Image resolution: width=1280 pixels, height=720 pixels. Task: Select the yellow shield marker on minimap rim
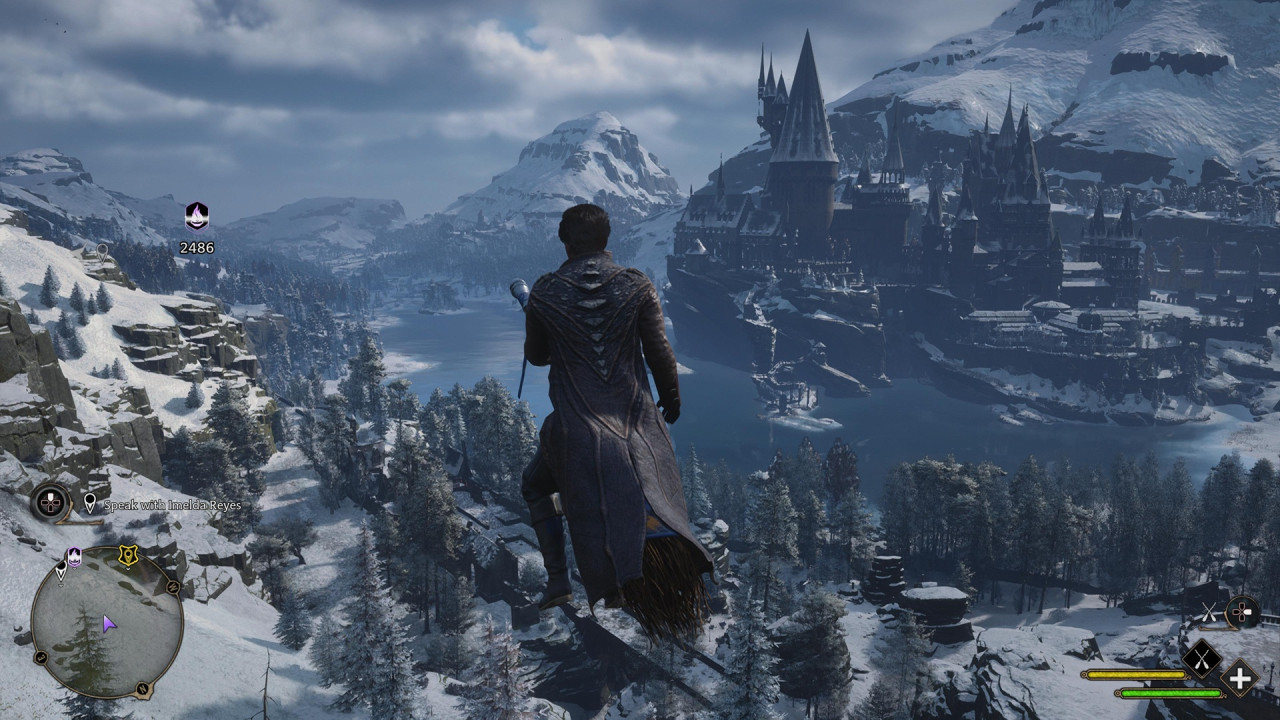coord(128,556)
